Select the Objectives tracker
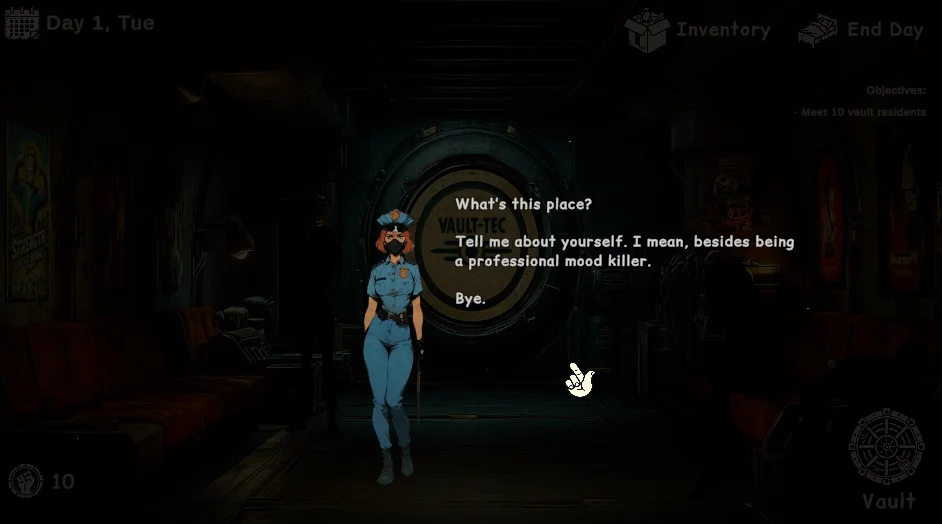 coord(895,91)
